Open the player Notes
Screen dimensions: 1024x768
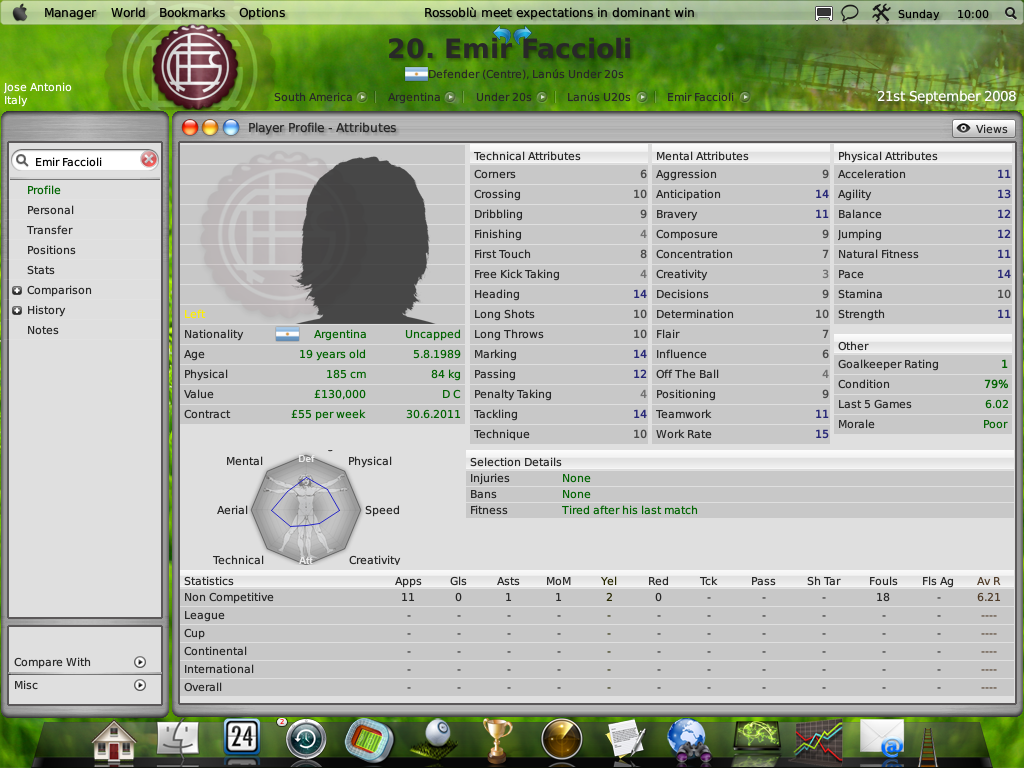coord(43,330)
